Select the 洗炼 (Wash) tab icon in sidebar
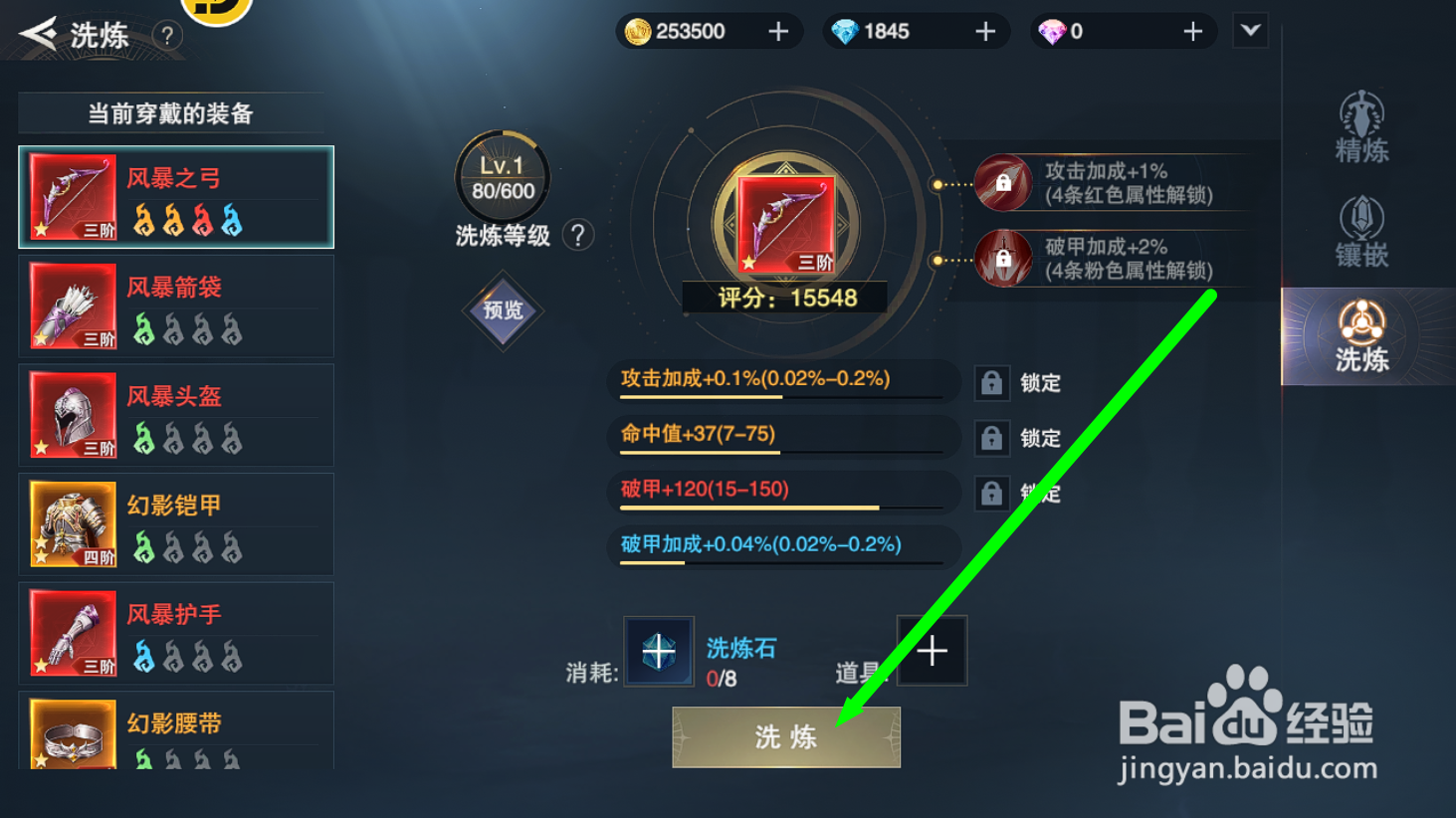The width and height of the screenshot is (1456, 818). [x=1362, y=335]
